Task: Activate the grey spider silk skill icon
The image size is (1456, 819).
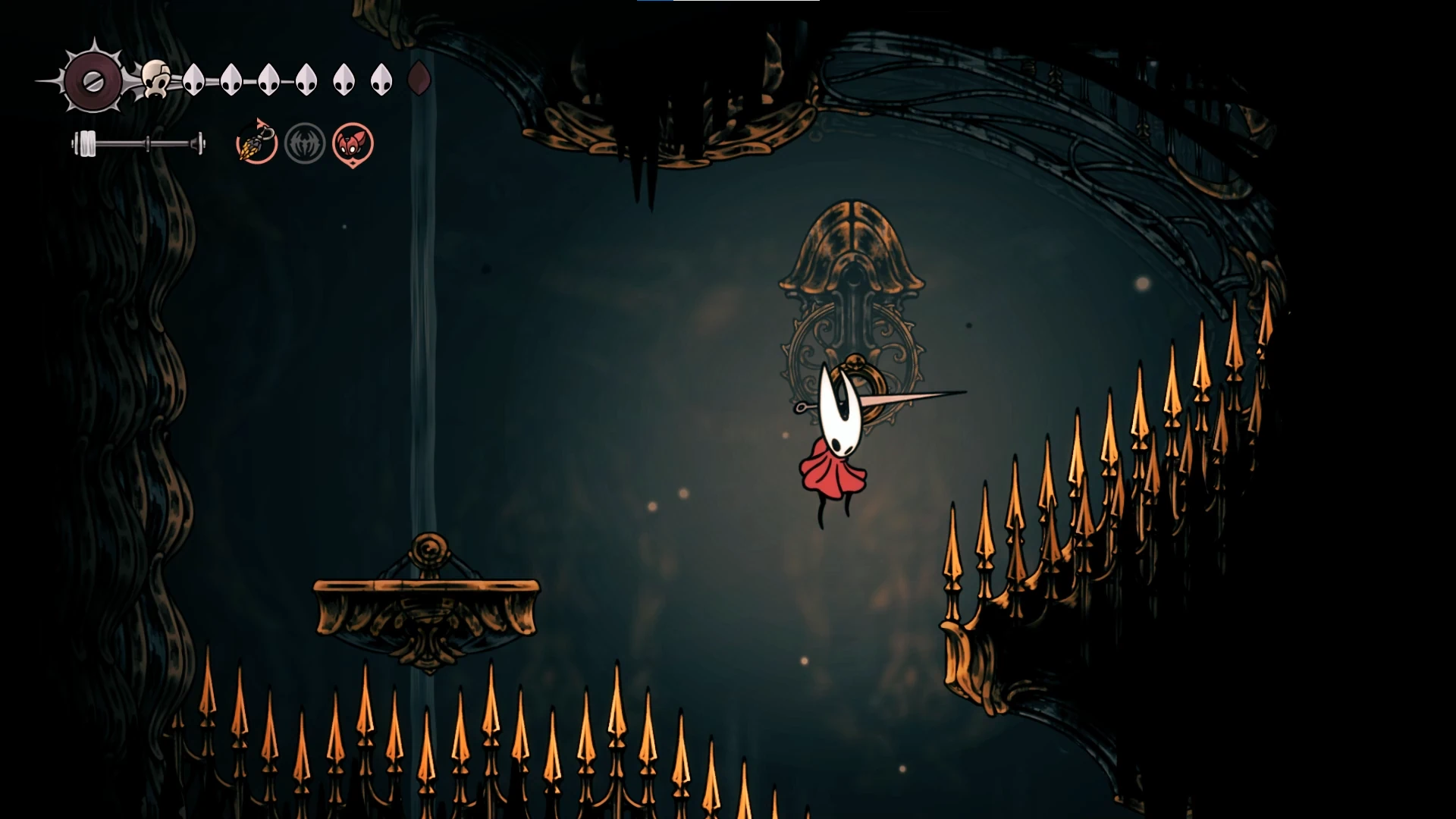Action: click(305, 143)
